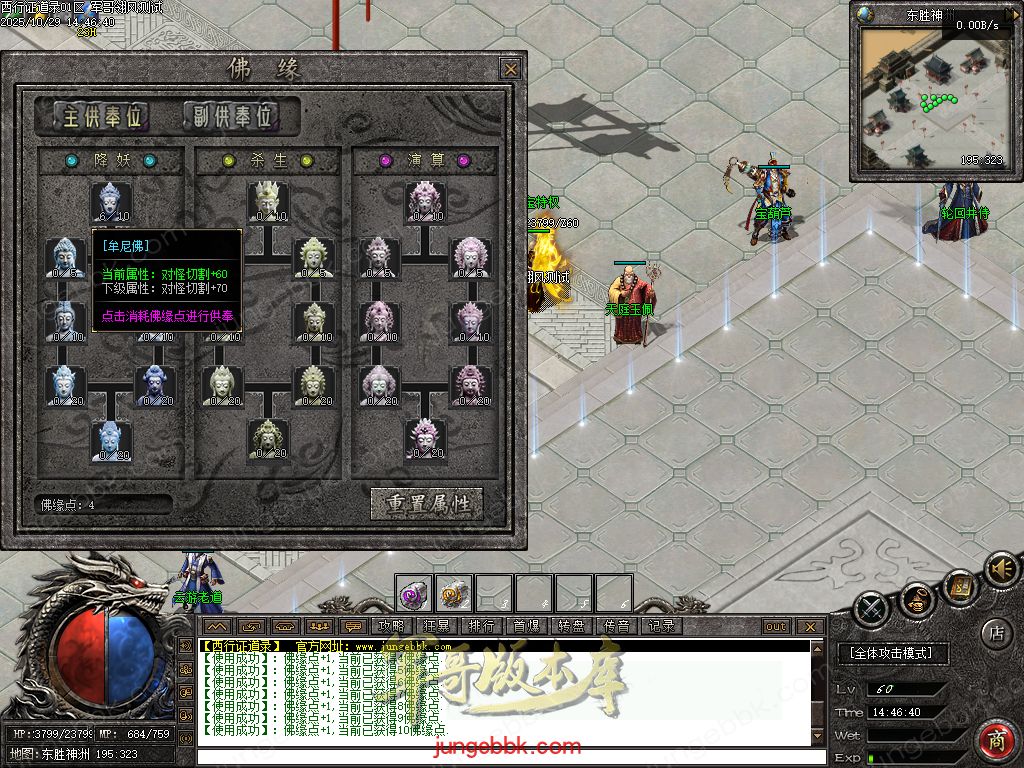Show the 排行 rankings
1024x768 pixels.
[481, 626]
